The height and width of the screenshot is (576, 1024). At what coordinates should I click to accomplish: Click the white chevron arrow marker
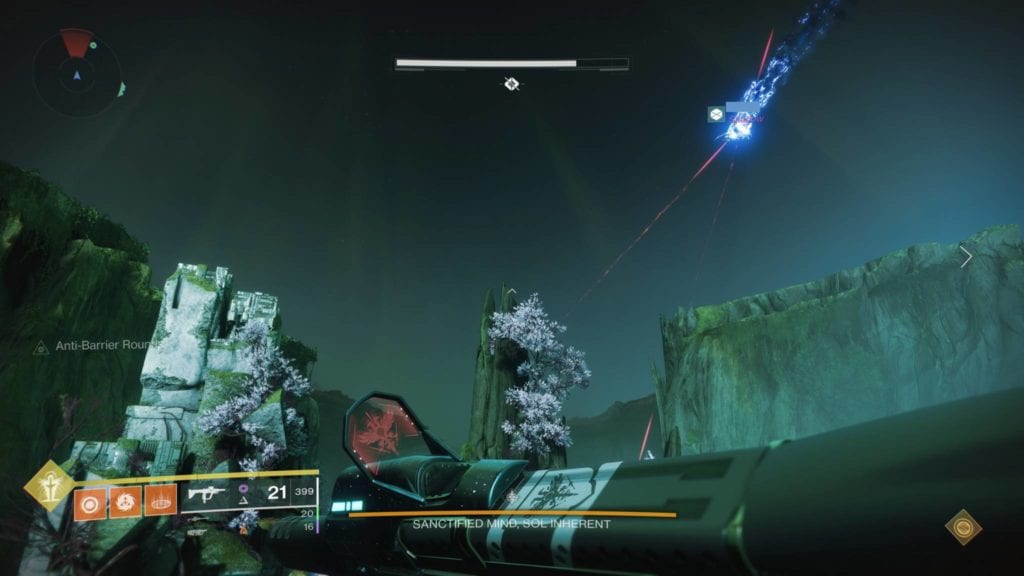tap(966, 257)
